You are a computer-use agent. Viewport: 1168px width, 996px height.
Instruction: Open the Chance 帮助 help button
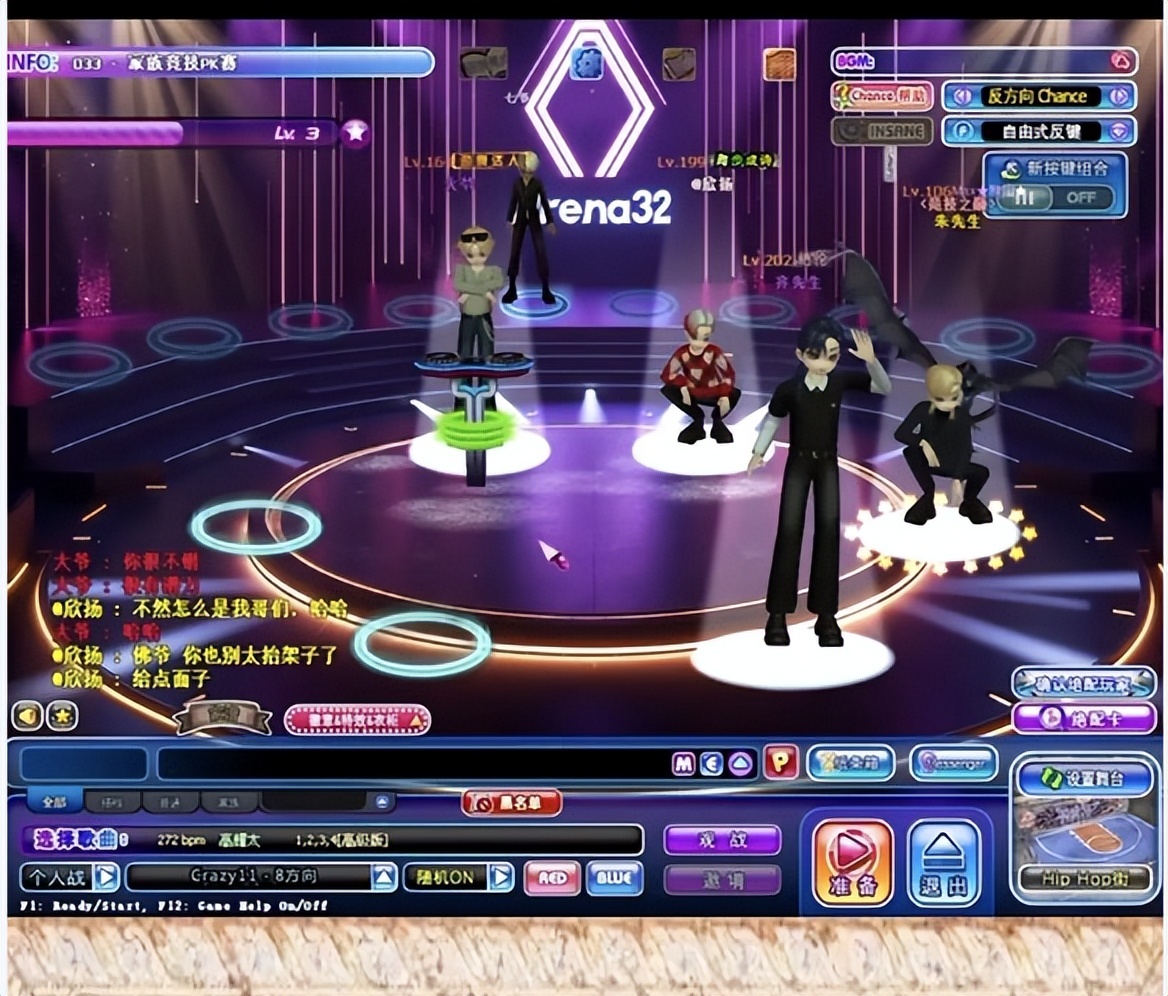(x=881, y=96)
